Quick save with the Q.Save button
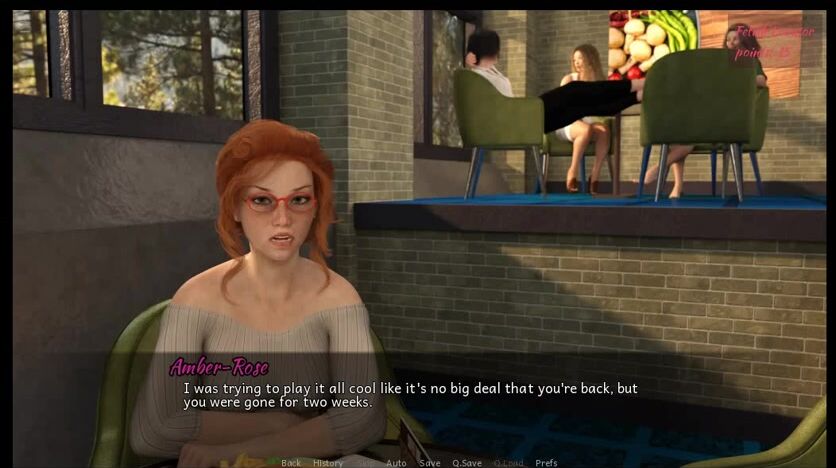The height and width of the screenshot is (468, 836). [467, 463]
